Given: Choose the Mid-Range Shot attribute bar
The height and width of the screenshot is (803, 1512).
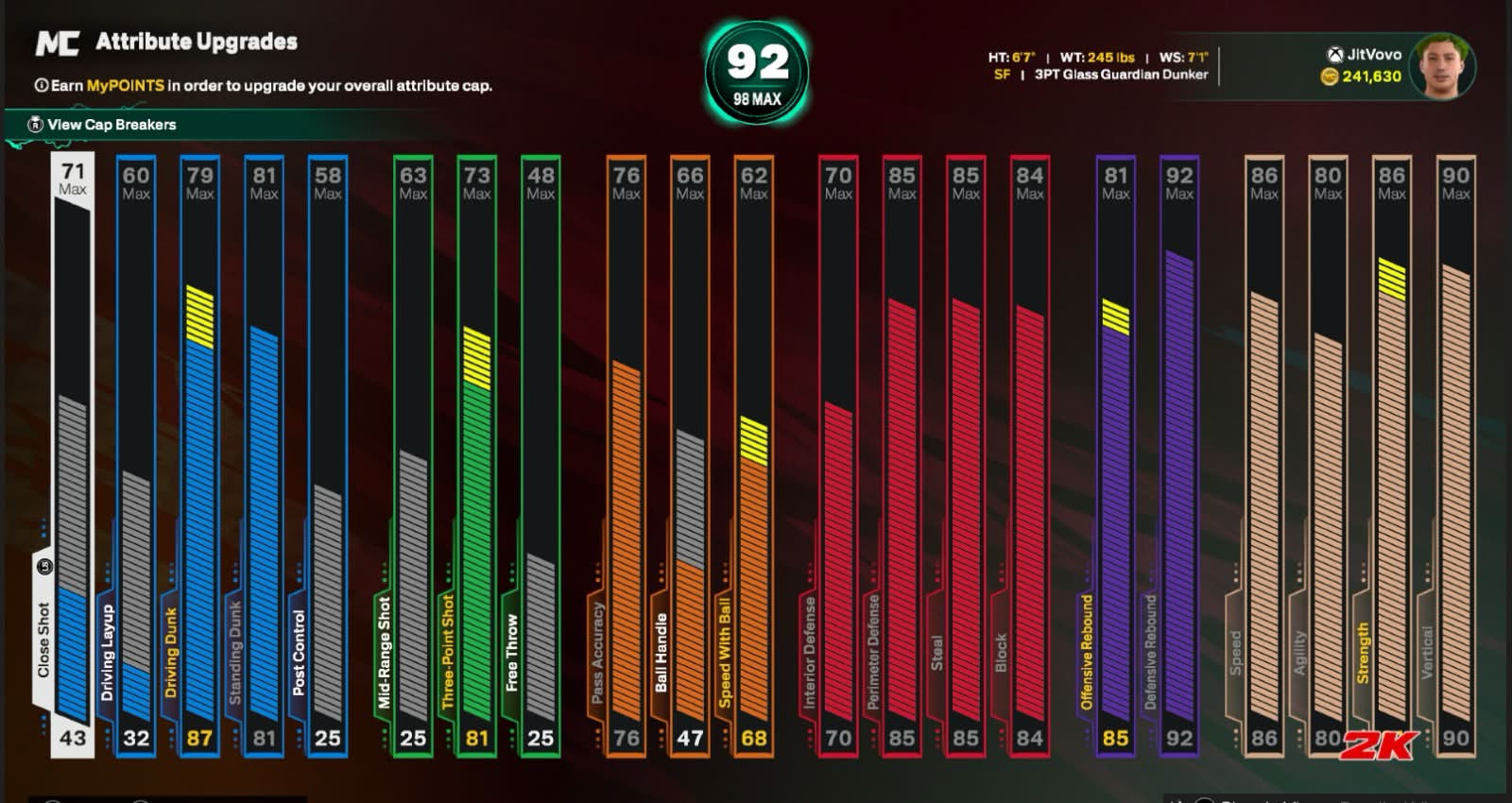Looking at the screenshot, I should pos(413,453).
